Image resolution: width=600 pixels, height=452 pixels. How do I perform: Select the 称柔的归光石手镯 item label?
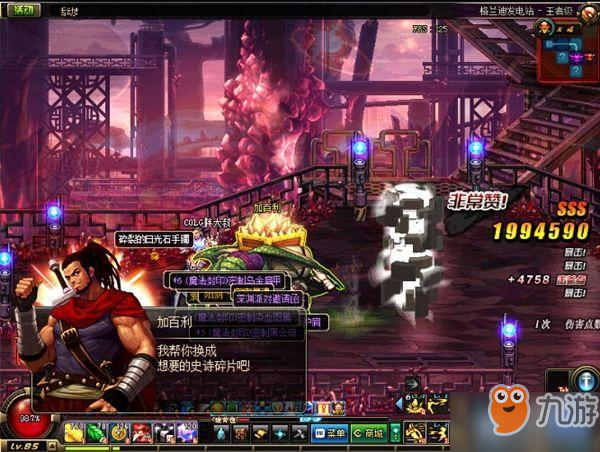(154, 239)
